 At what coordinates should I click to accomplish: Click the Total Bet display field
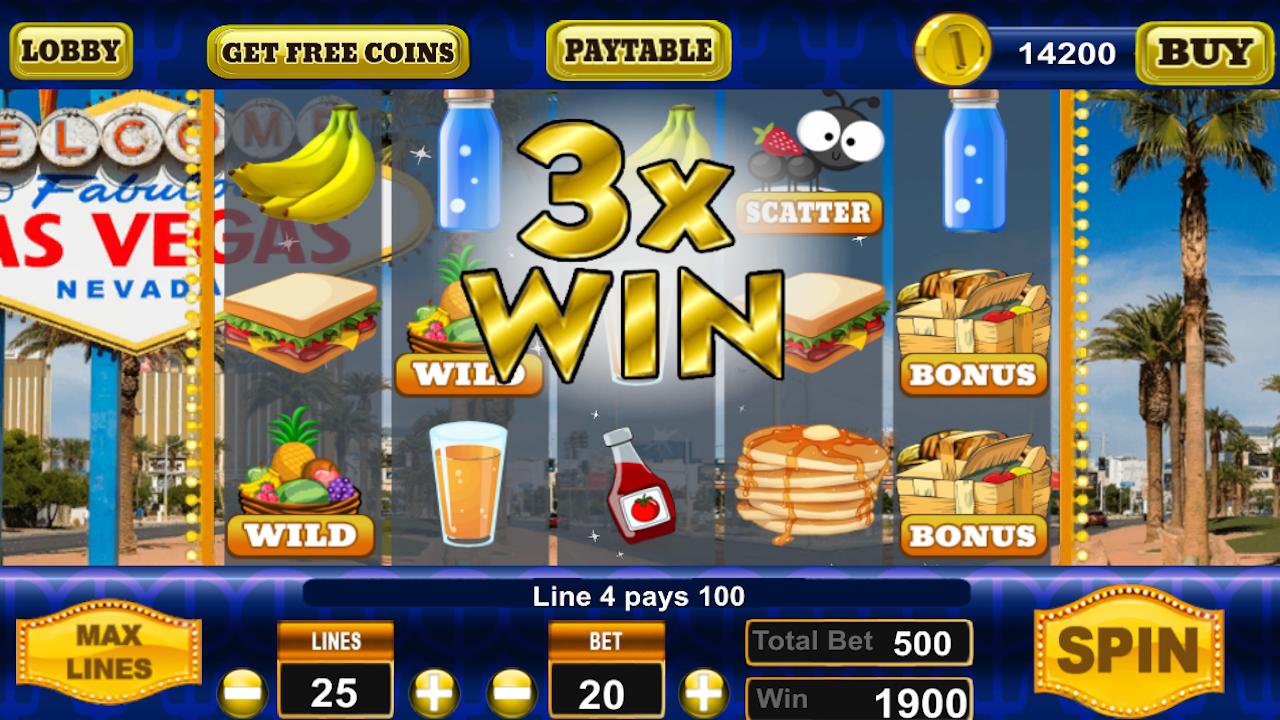click(x=858, y=641)
